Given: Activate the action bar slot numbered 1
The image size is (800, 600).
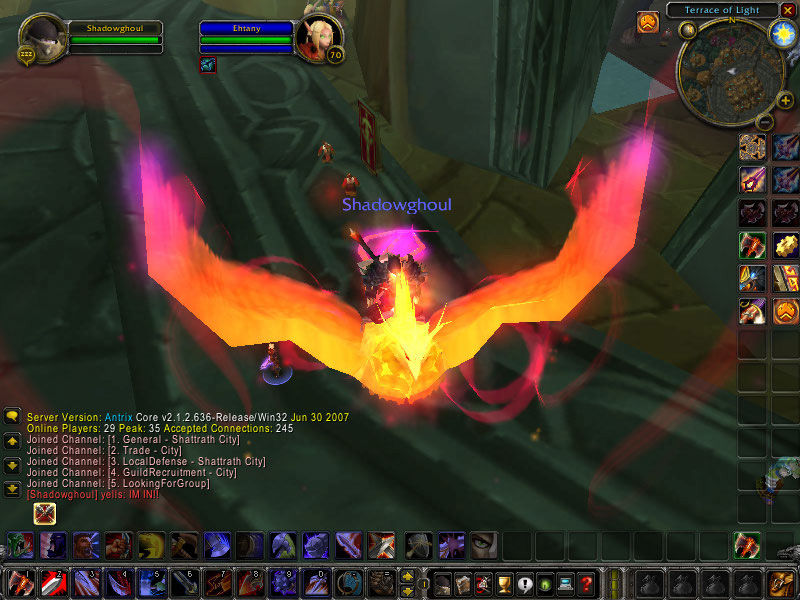Looking at the screenshot, I should click(21, 583).
